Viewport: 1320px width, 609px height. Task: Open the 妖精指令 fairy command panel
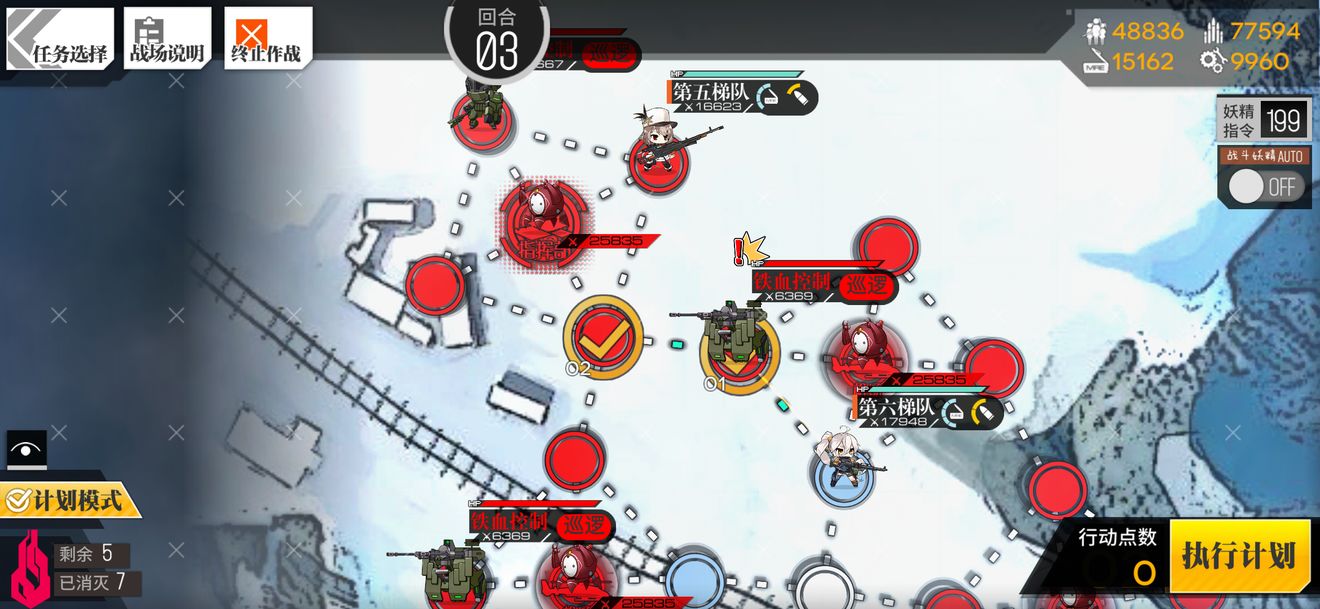tap(1263, 121)
